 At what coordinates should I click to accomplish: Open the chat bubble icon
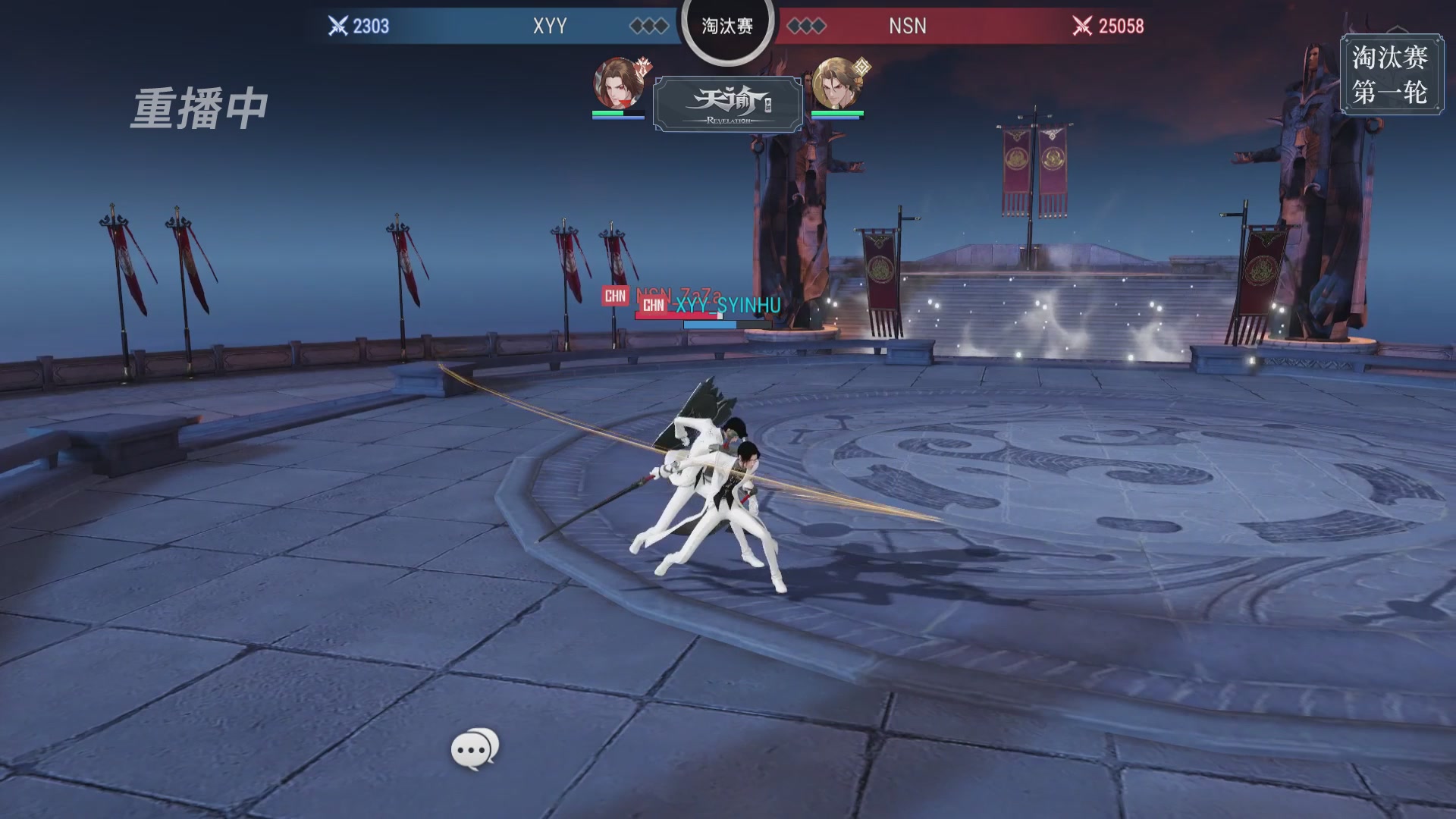[x=475, y=749]
